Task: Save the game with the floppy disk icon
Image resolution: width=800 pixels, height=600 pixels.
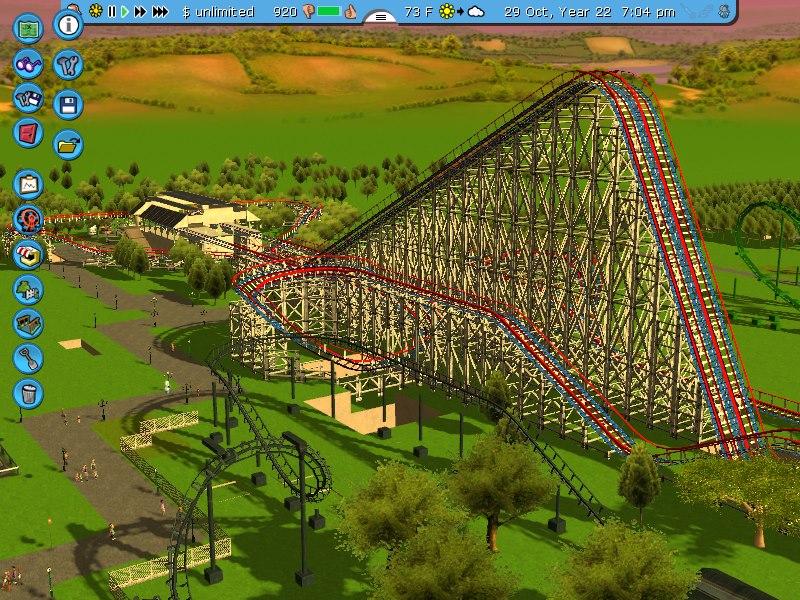Action: tap(68, 105)
